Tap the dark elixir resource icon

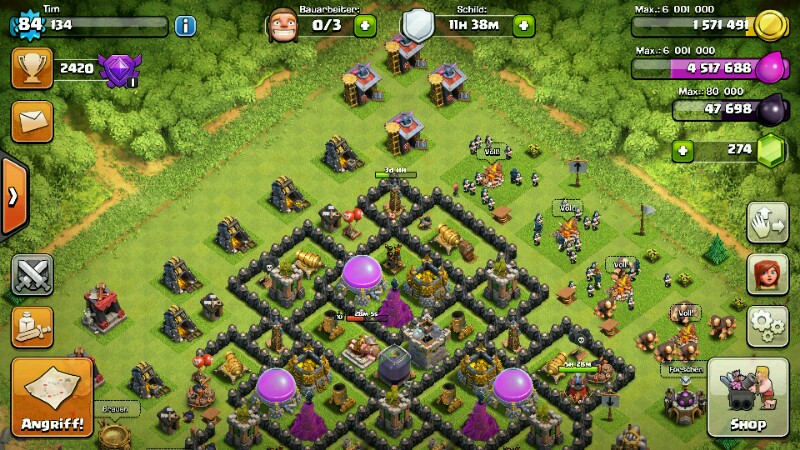770,110
